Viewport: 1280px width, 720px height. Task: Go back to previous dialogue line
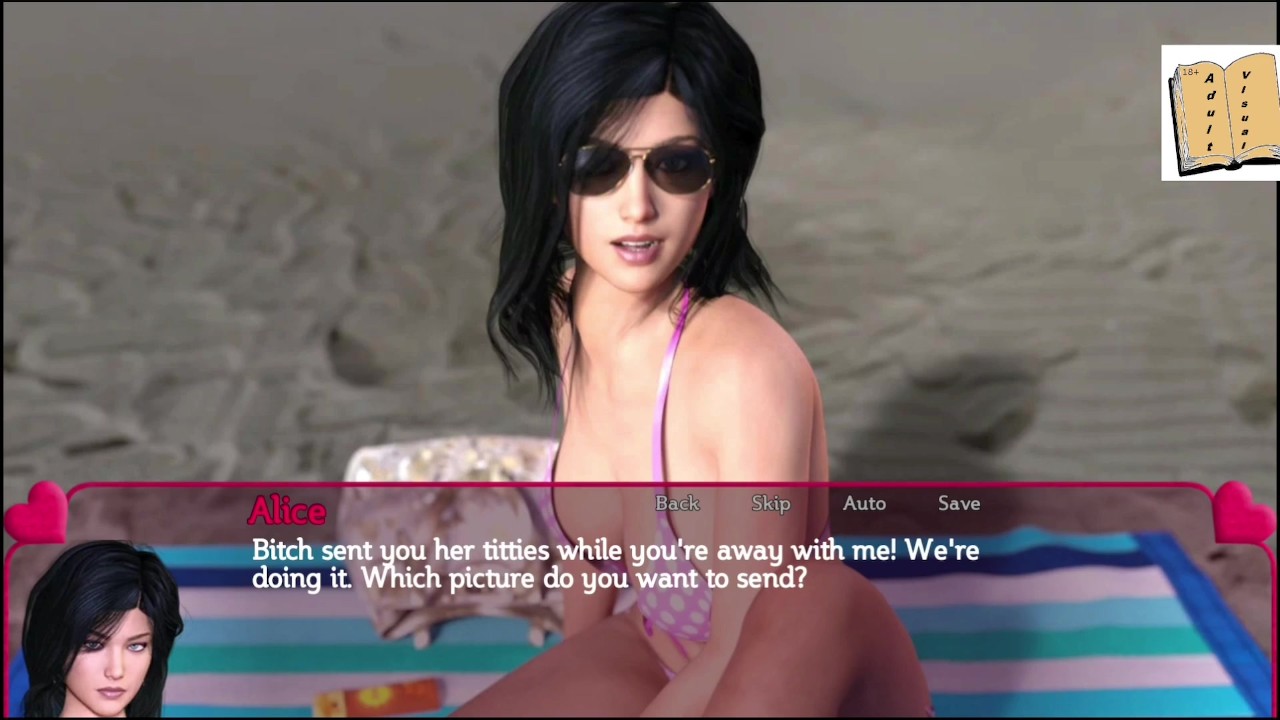pos(677,504)
